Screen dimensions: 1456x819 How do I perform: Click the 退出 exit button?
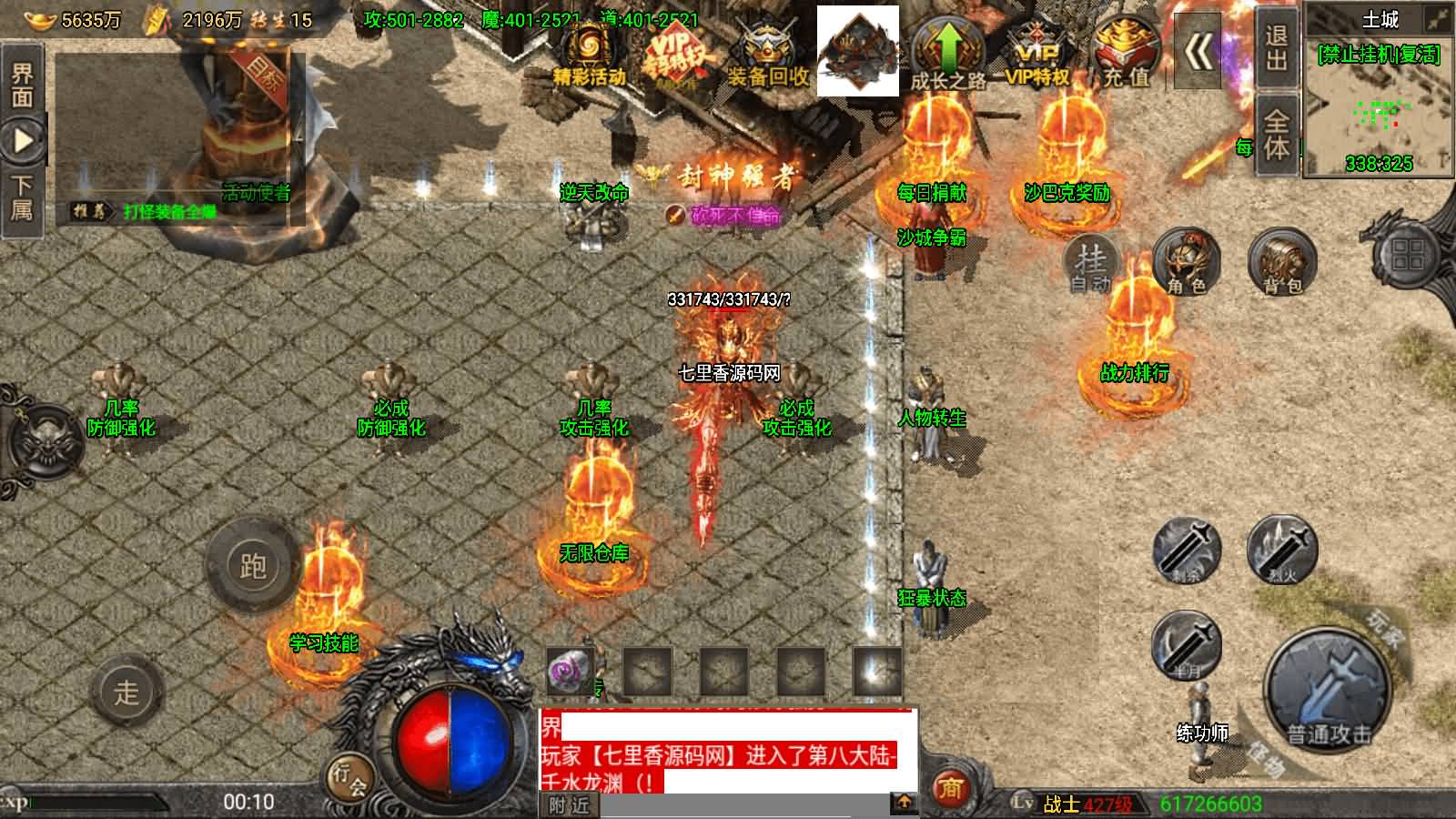point(1276,48)
